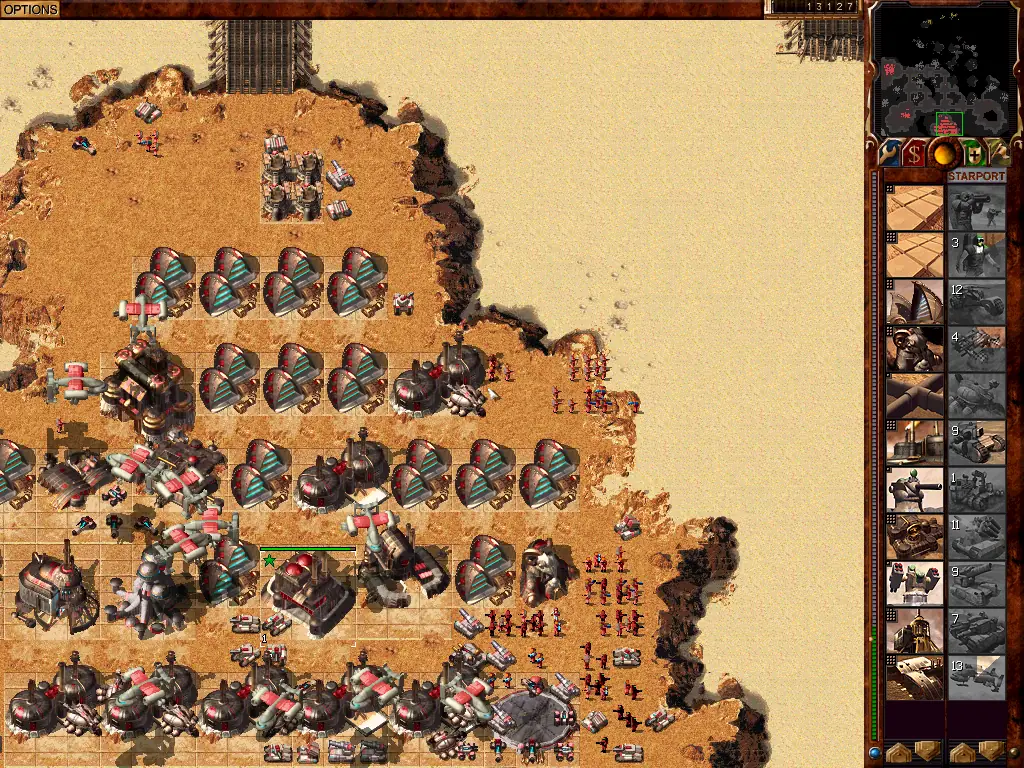Open the Options menu

30,9
